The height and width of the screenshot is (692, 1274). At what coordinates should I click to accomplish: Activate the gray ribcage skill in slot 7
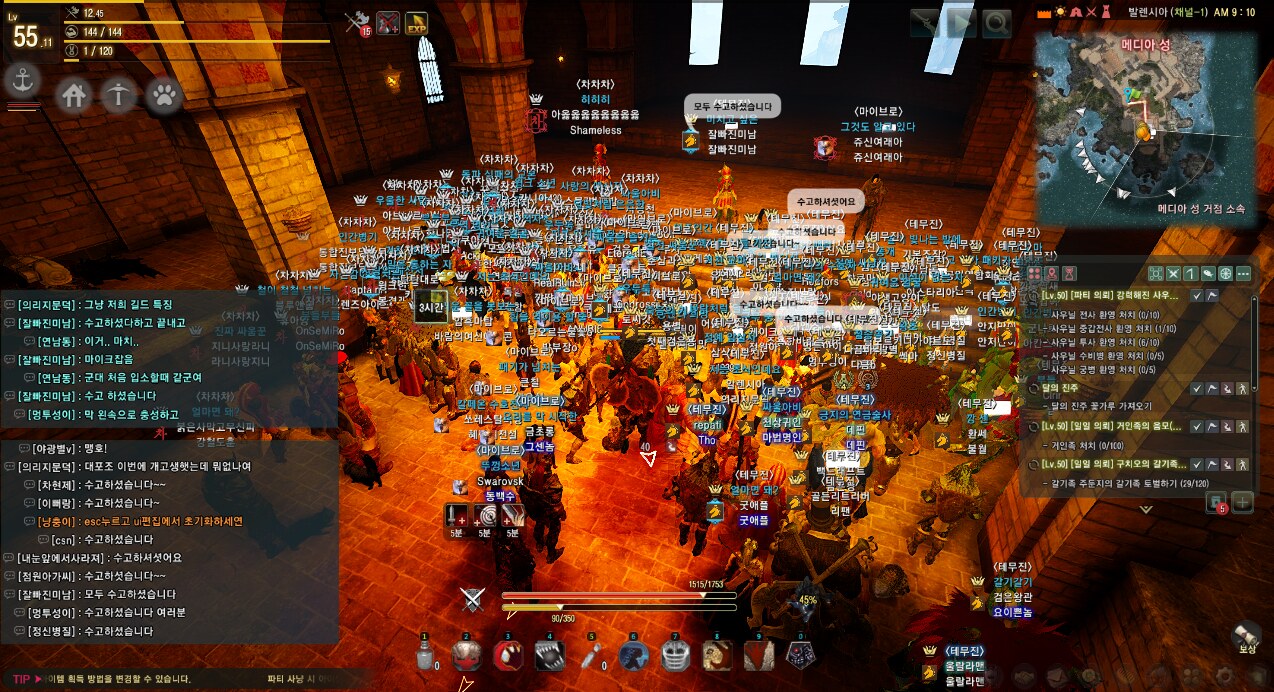tap(675, 656)
